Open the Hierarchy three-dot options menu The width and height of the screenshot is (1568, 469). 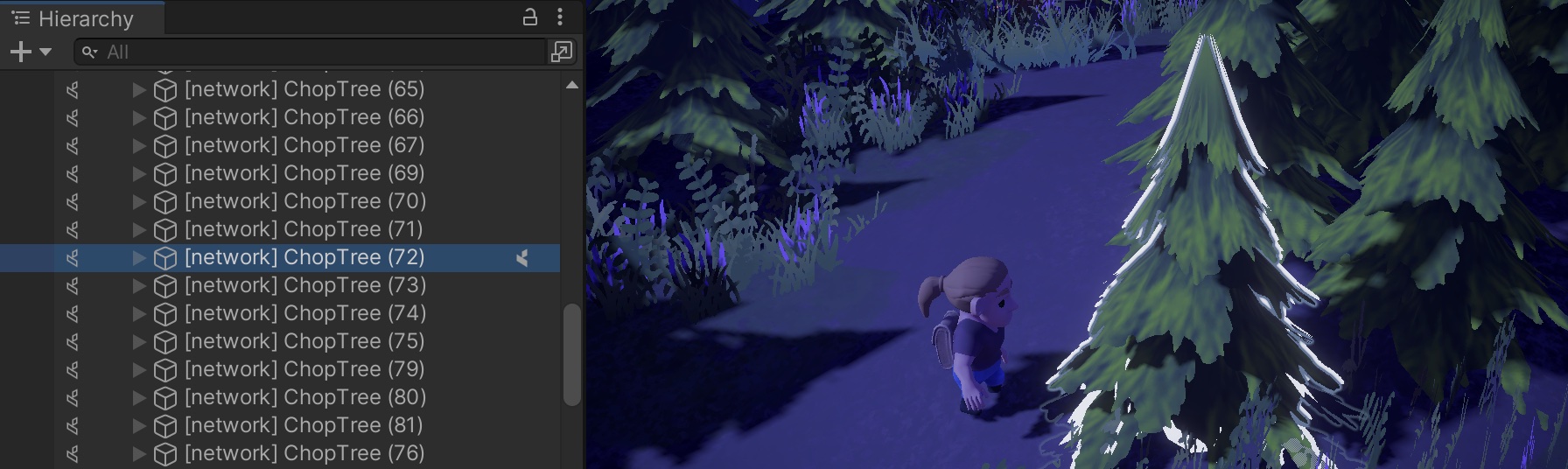click(x=560, y=17)
